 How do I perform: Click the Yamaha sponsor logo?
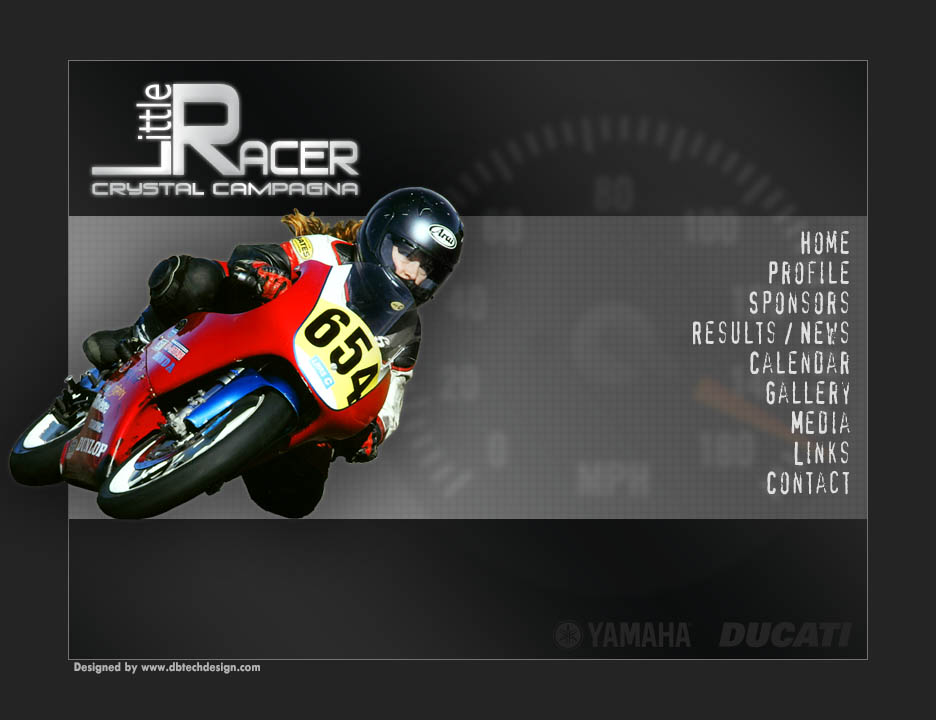(x=624, y=635)
